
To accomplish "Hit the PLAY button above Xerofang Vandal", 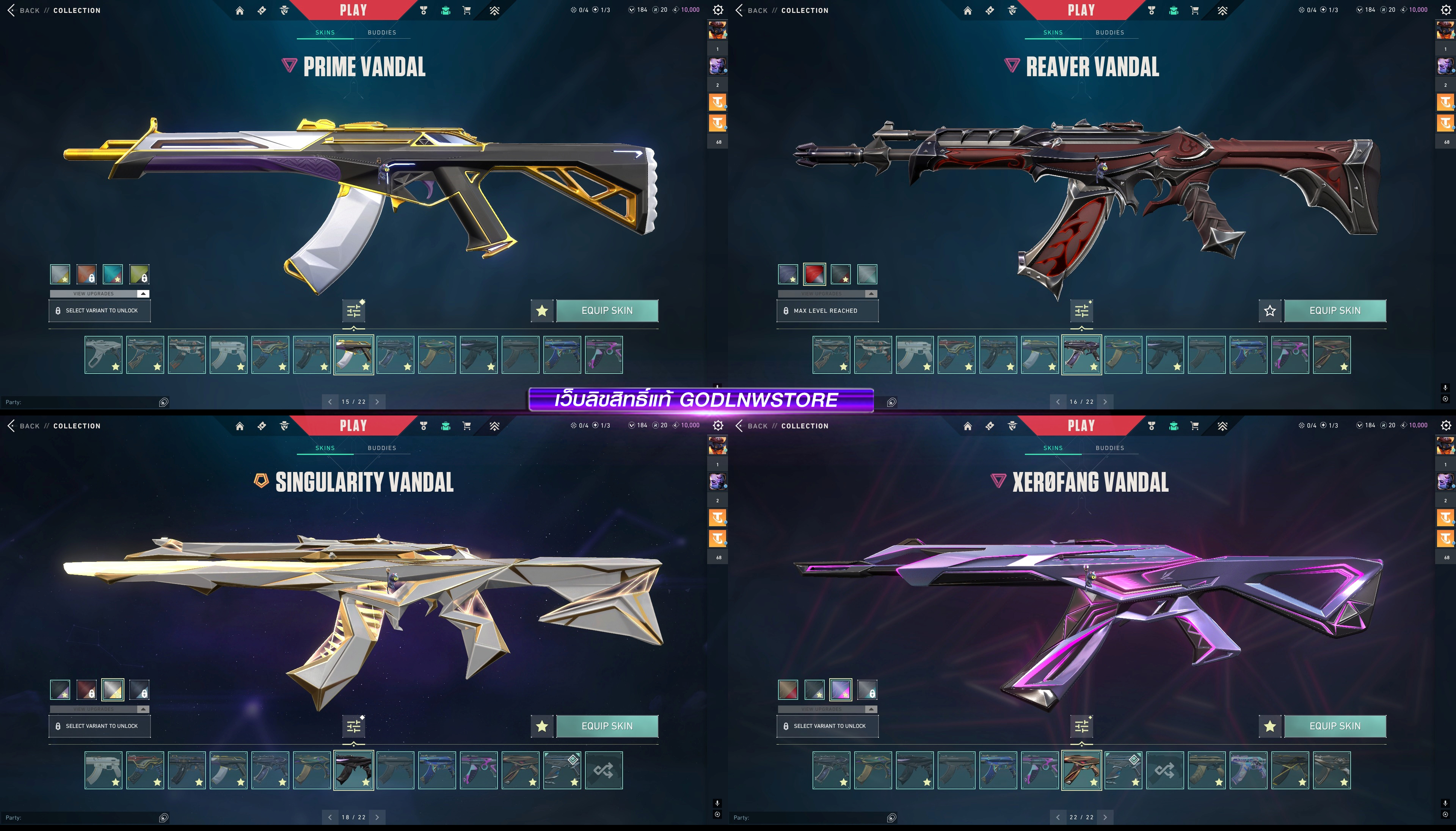I will point(1081,426).
